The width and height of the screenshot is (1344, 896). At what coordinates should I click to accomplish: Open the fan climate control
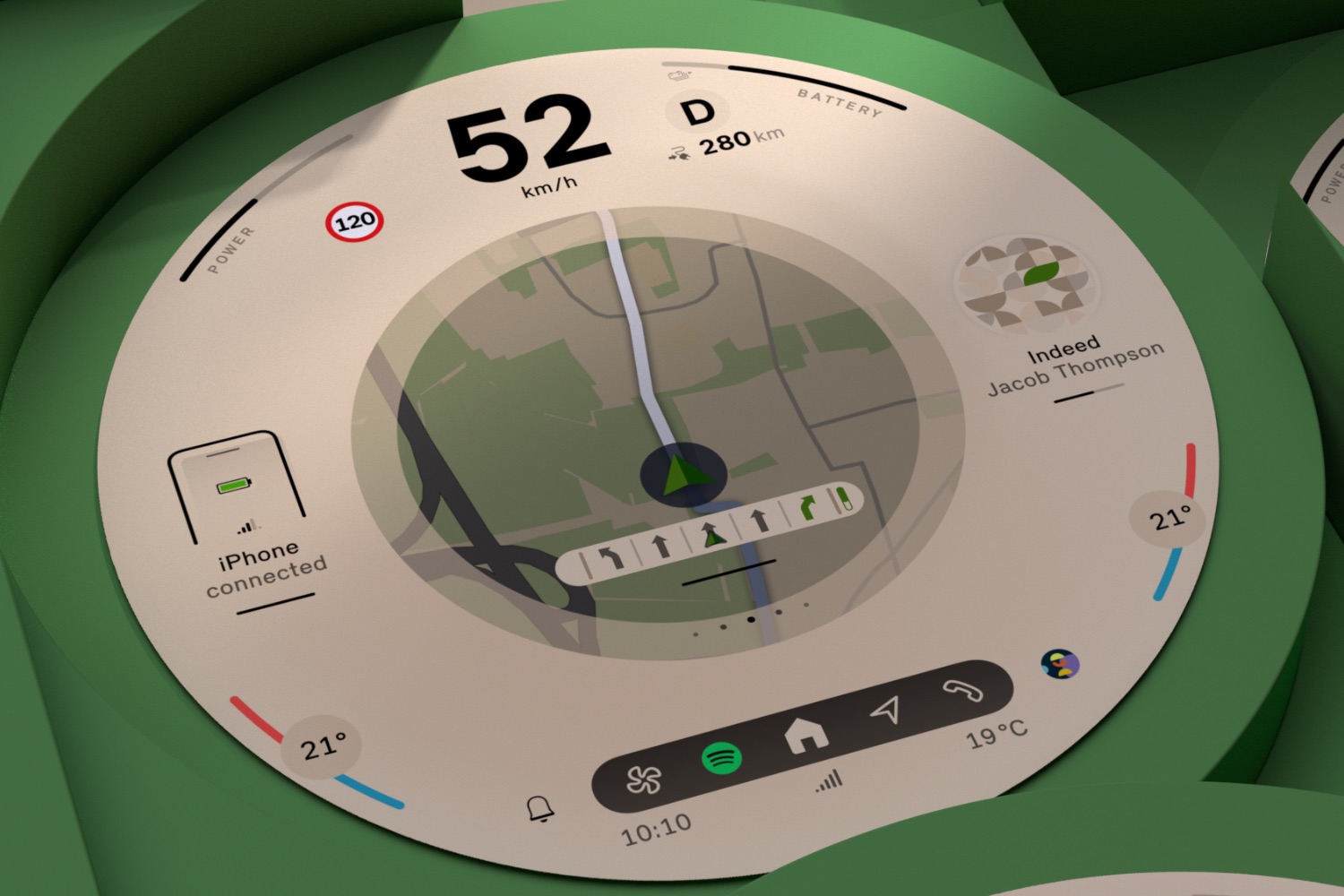click(x=642, y=780)
